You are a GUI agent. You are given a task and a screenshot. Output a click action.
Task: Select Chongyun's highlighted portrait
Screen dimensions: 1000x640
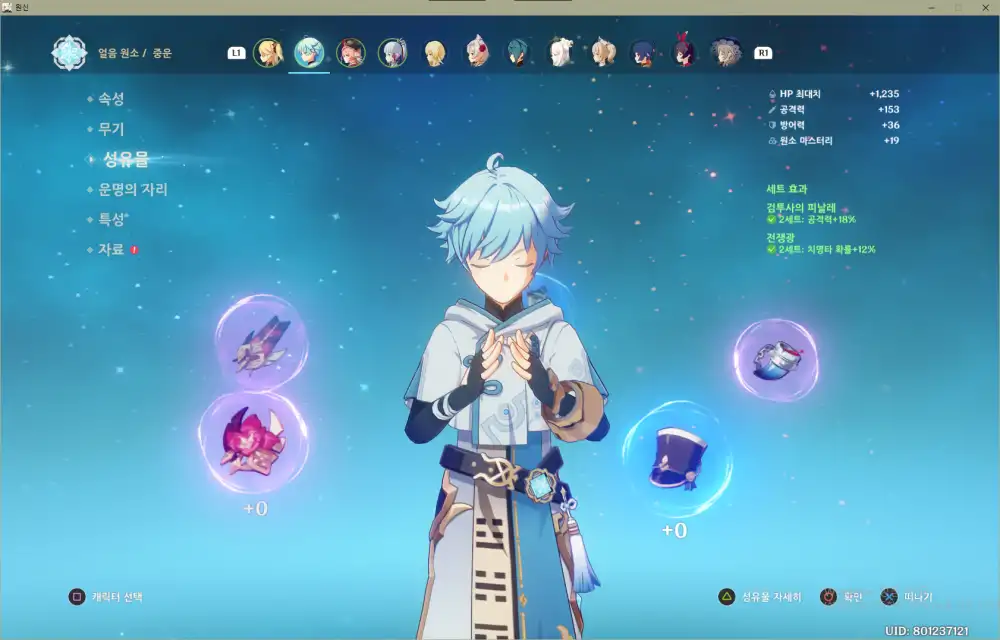[x=309, y=53]
